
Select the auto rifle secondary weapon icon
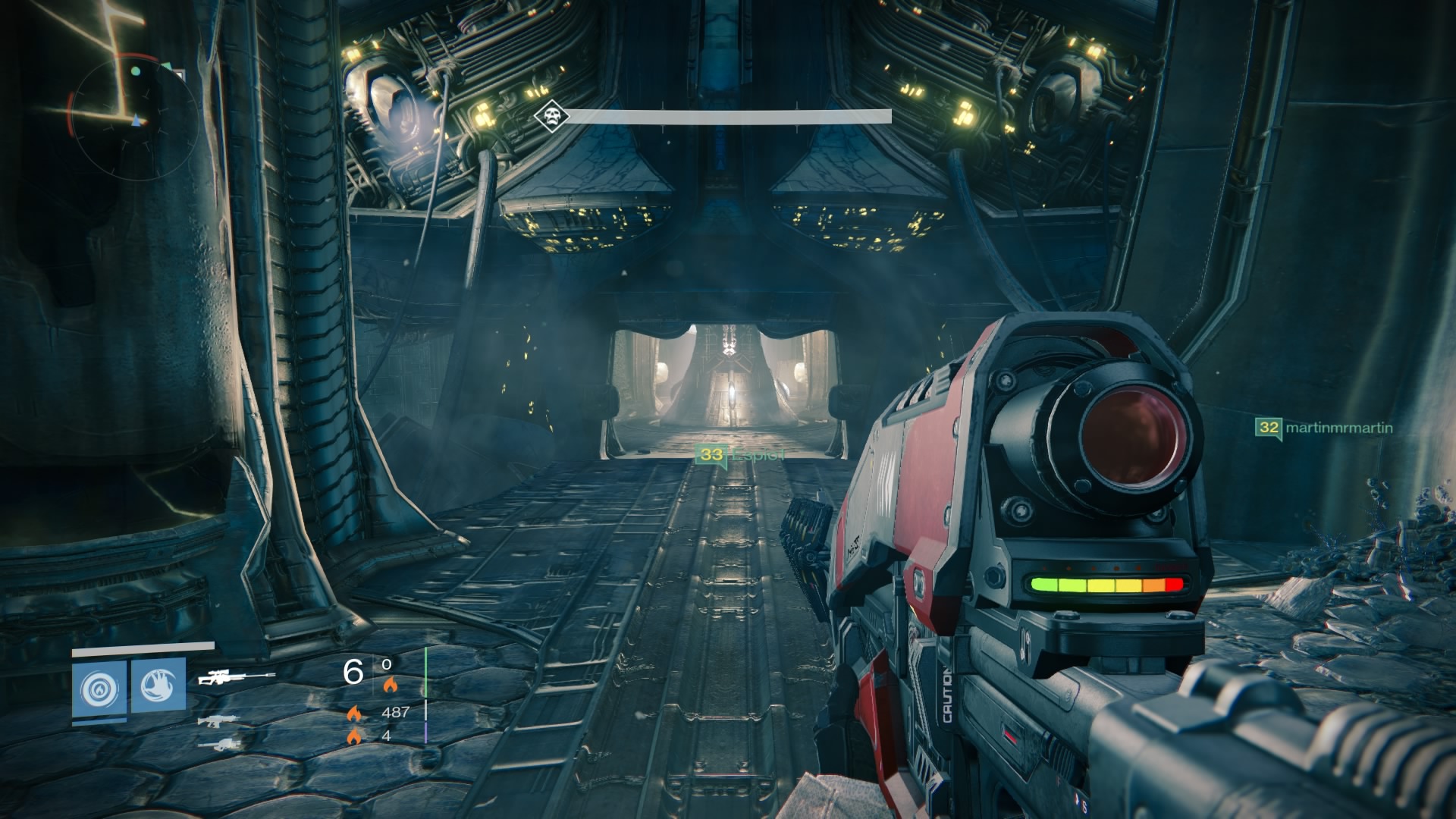pyautogui.click(x=218, y=722)
